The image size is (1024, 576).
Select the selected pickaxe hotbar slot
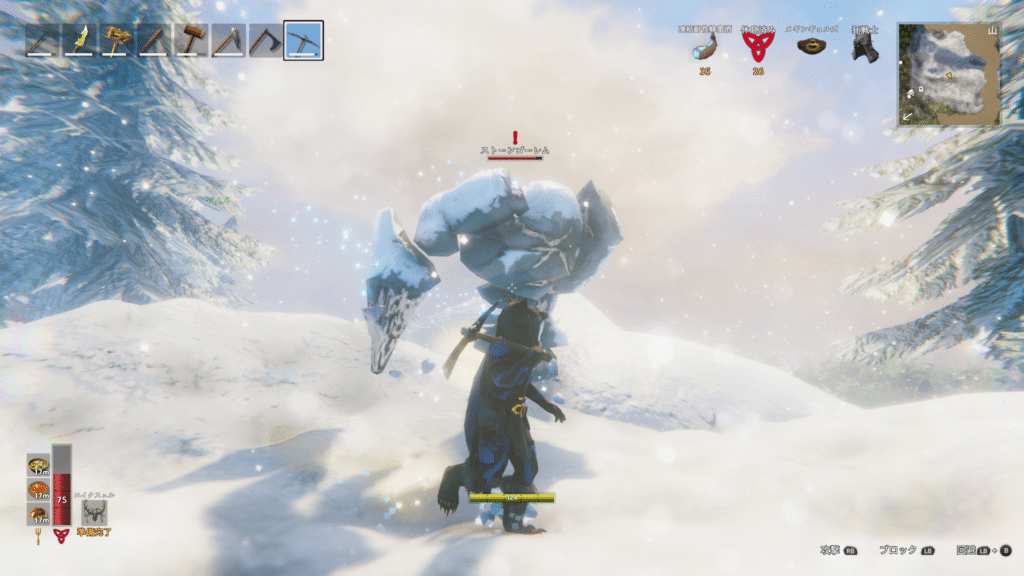tap(303, 40)
